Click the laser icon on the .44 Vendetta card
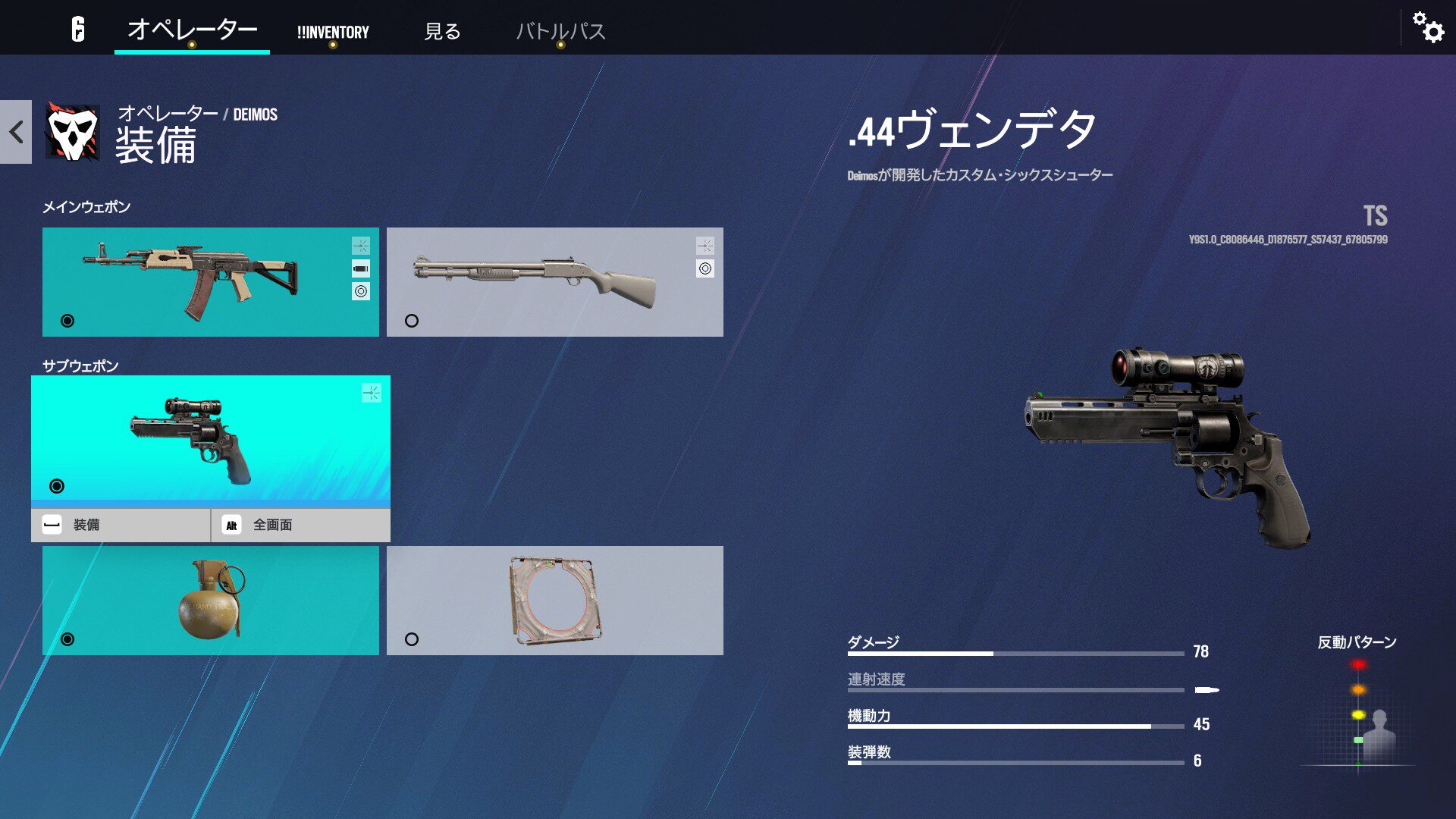This screenshot has width=1456, height=819. 372,391
